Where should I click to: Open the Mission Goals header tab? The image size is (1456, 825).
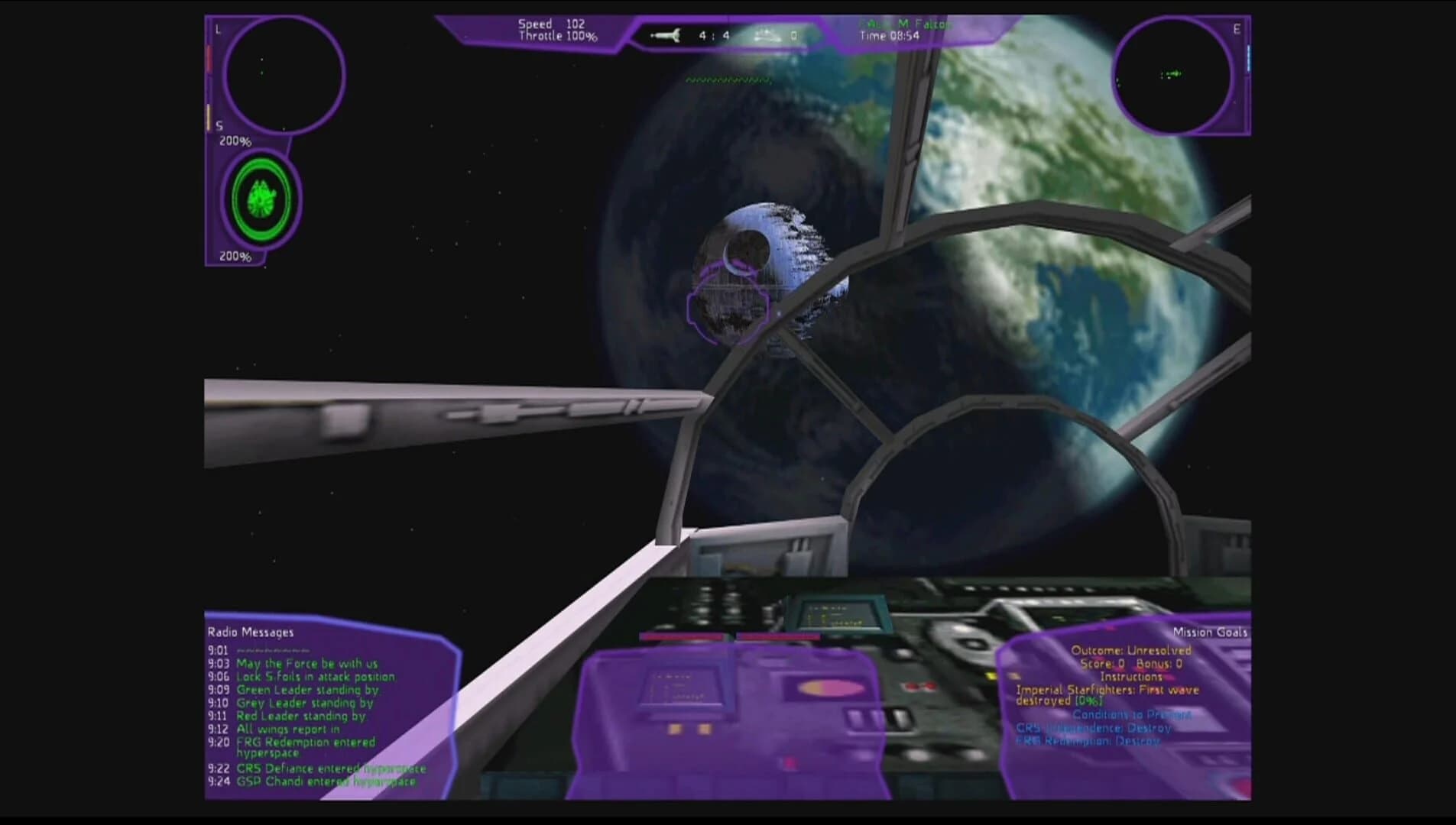[1210, 632]
